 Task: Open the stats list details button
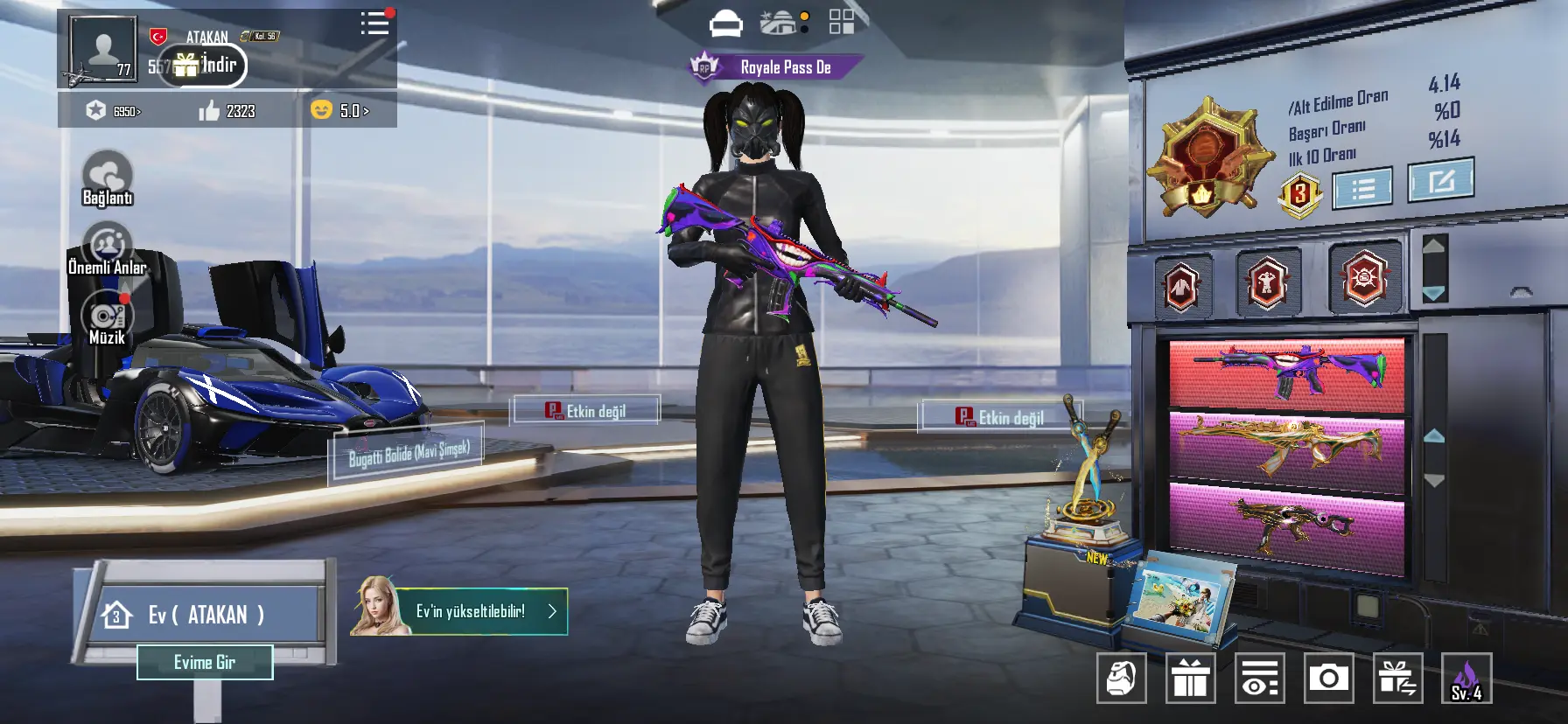click(x=1362, y=189)
